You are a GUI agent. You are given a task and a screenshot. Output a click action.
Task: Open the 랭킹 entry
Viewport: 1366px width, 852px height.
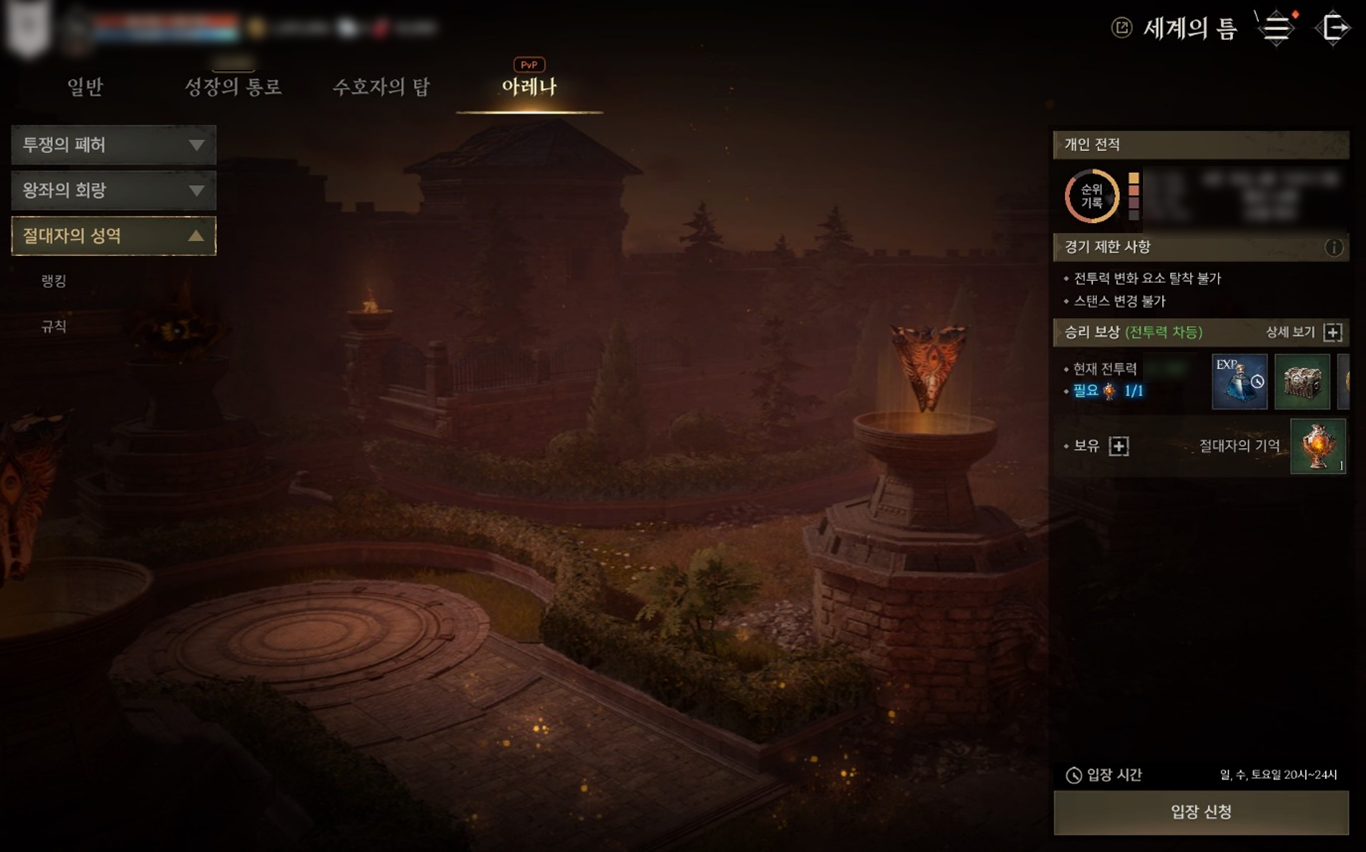click(54, 281)
